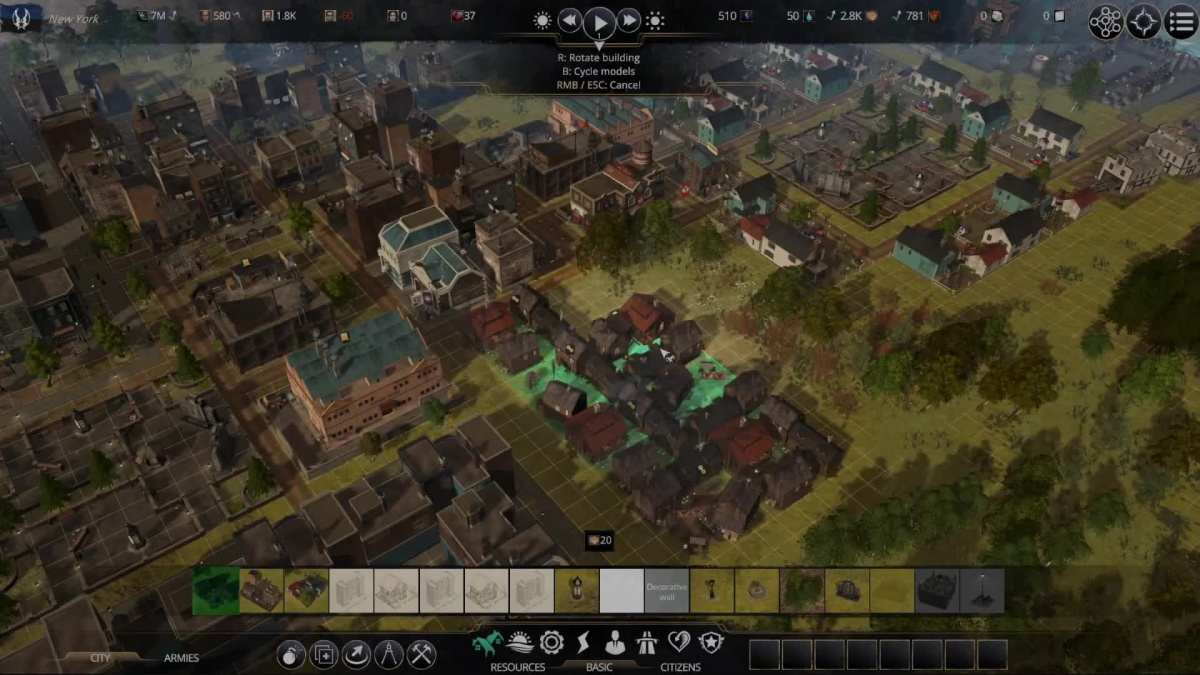Image resolution: width=1200 pixels, height=675 pixels.
Task: Select the green house housing category icon
Action: [487, 643]
